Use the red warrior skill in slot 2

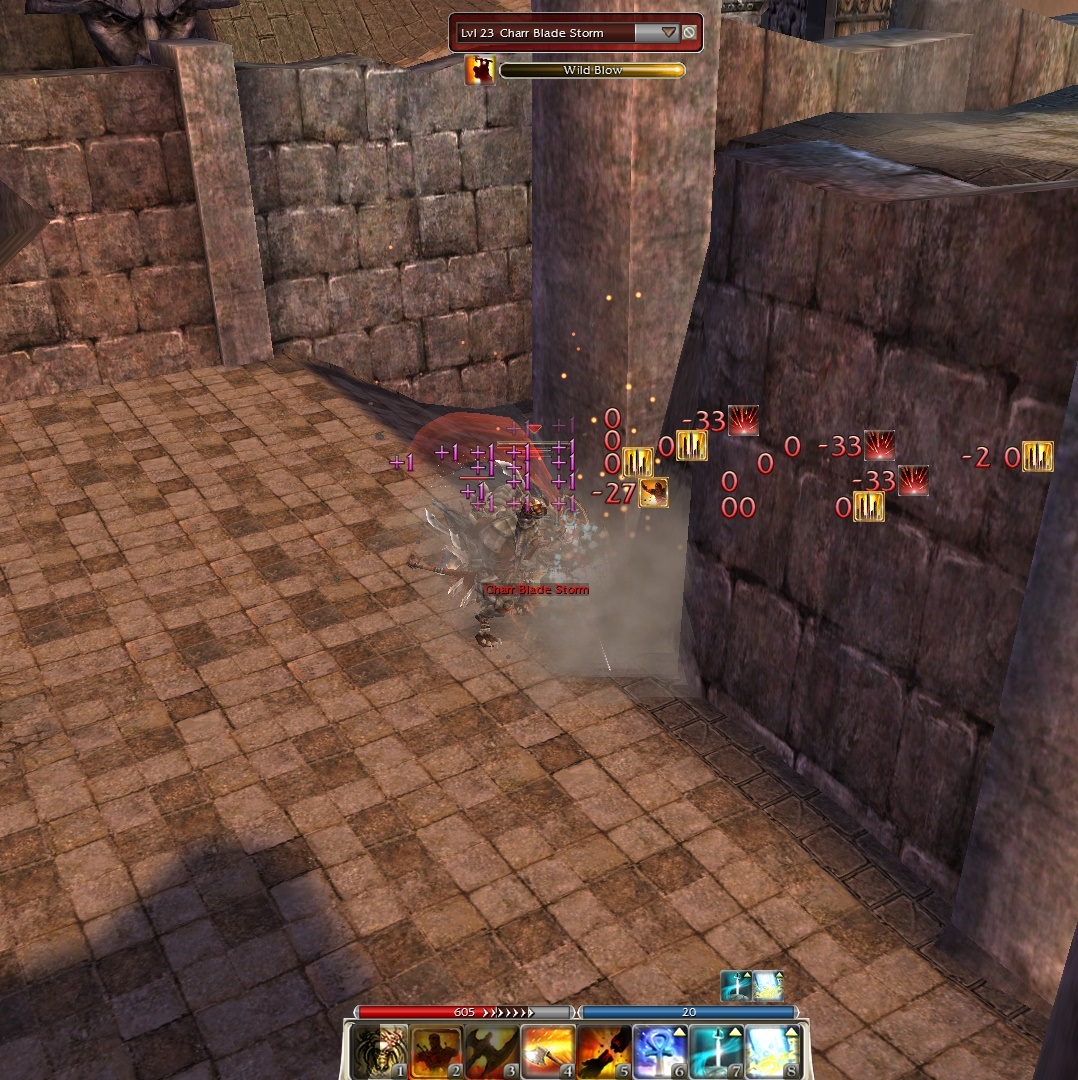click(437, 1051)
